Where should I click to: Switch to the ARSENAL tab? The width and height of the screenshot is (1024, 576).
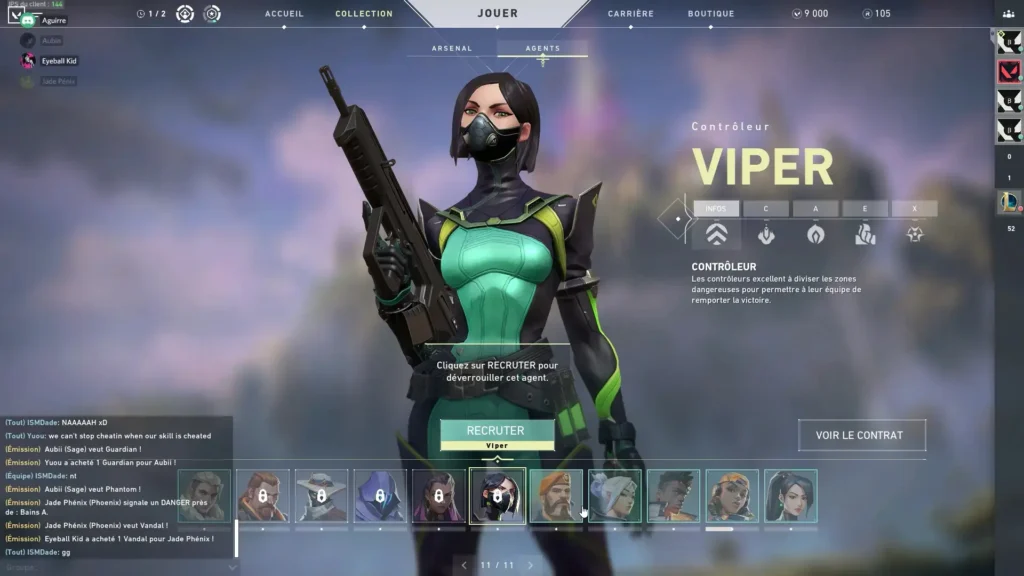[451, 48]
